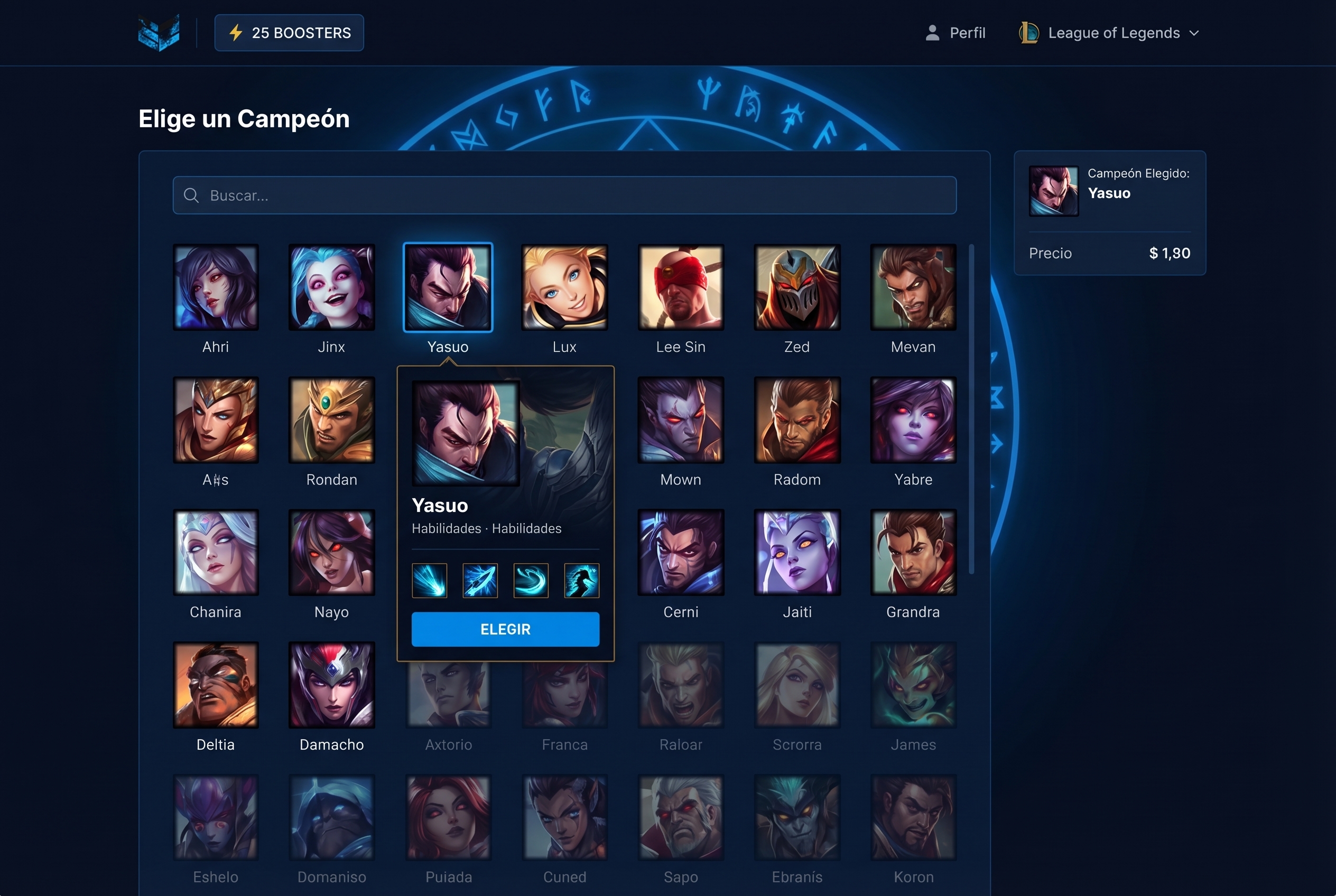1336x896 pixels.
Task: Click the search magnifier icon
Action: tap(191, 195)
